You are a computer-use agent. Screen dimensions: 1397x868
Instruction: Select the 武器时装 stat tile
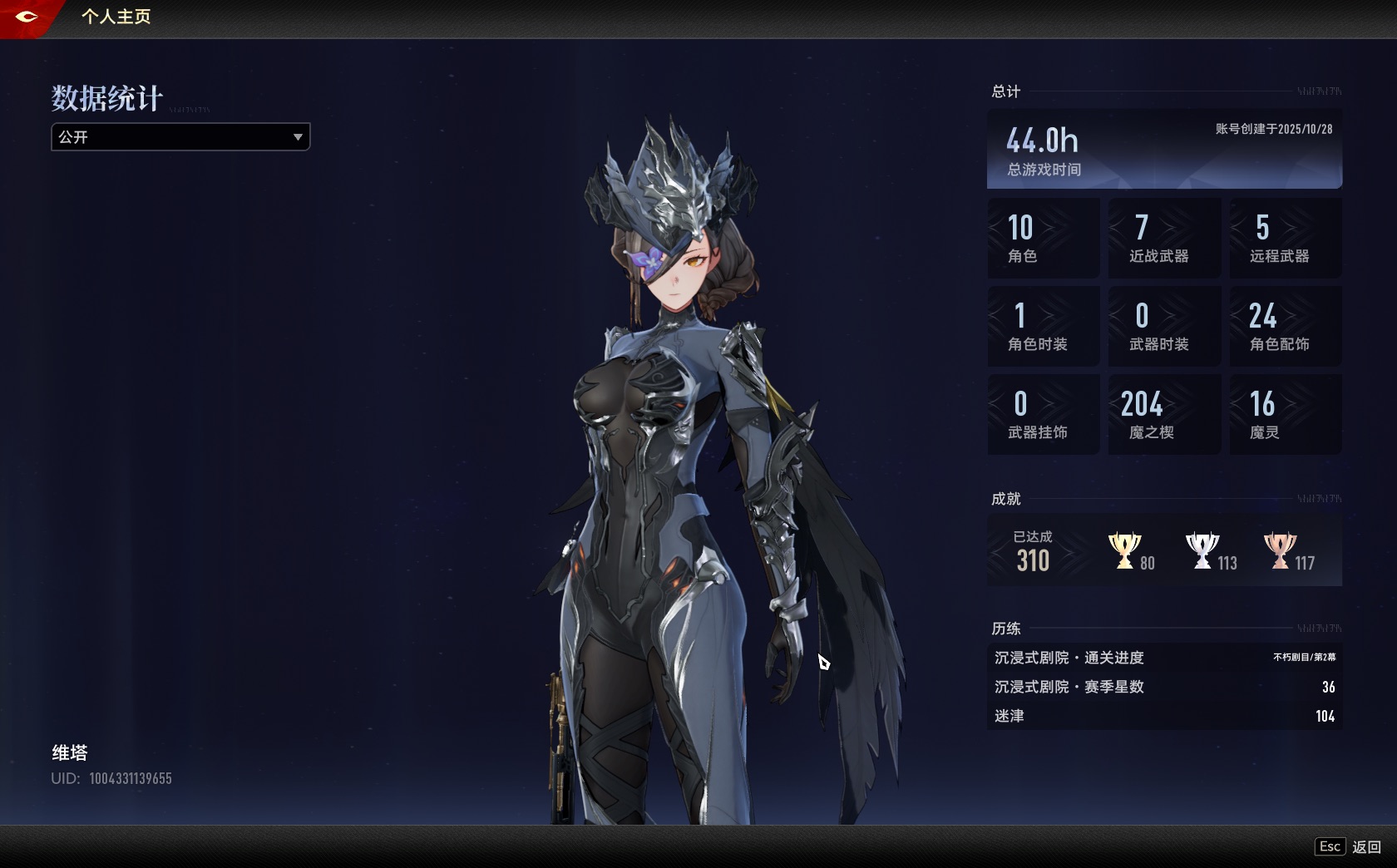pos(1164,326)
